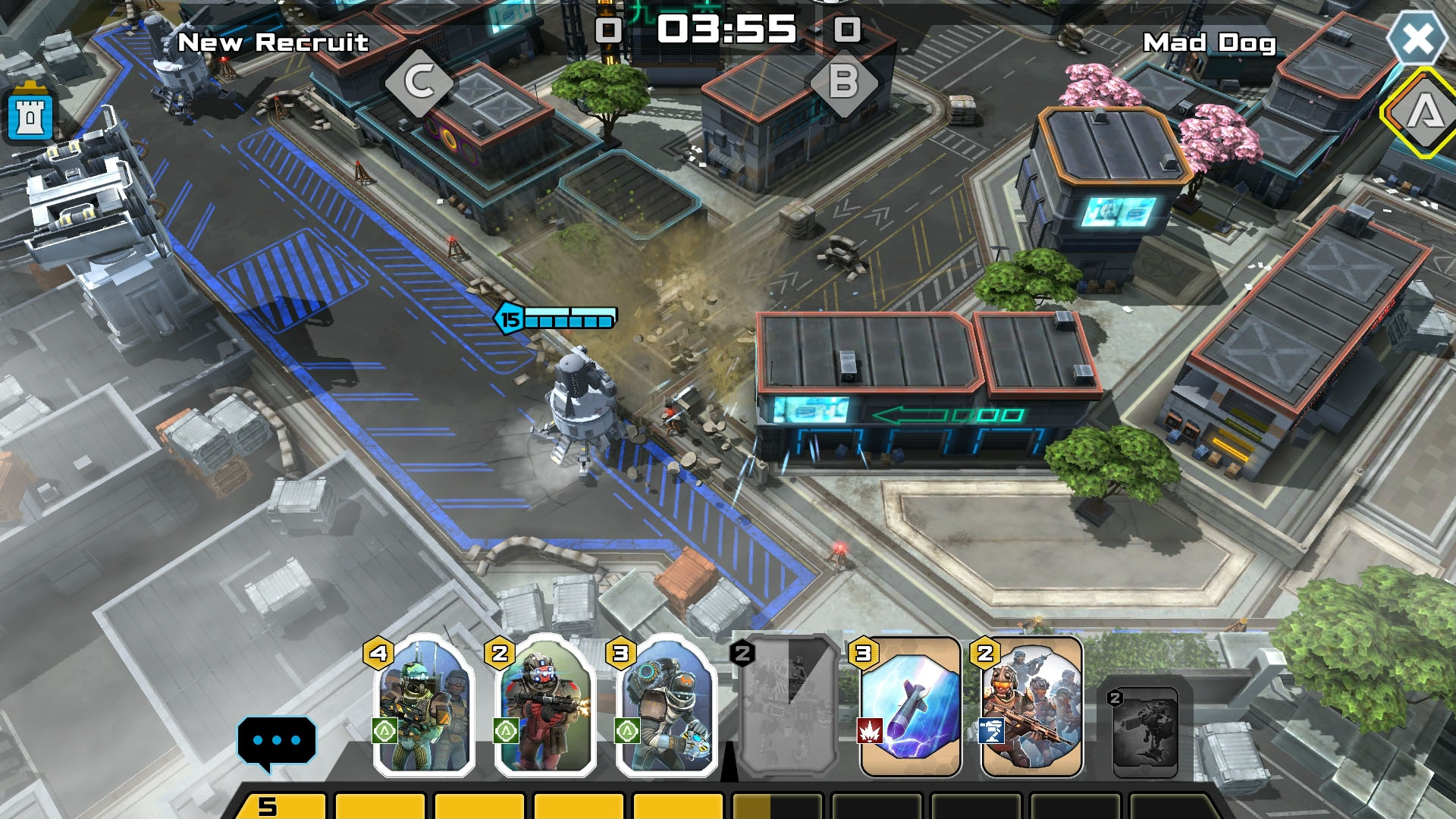Screen dimensions: 1456x819
Task: Tap the blue tower icon
Action: coord(30,117)
